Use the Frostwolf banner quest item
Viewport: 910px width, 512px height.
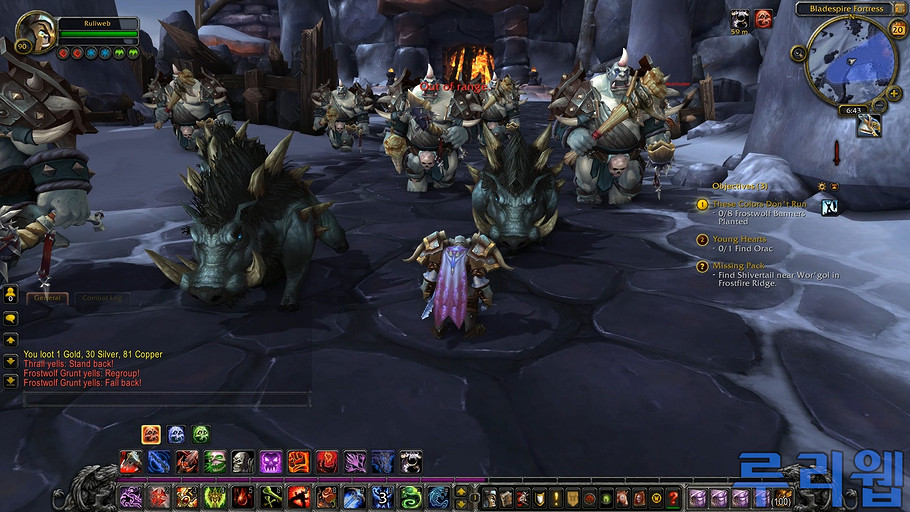coord(829,207)
